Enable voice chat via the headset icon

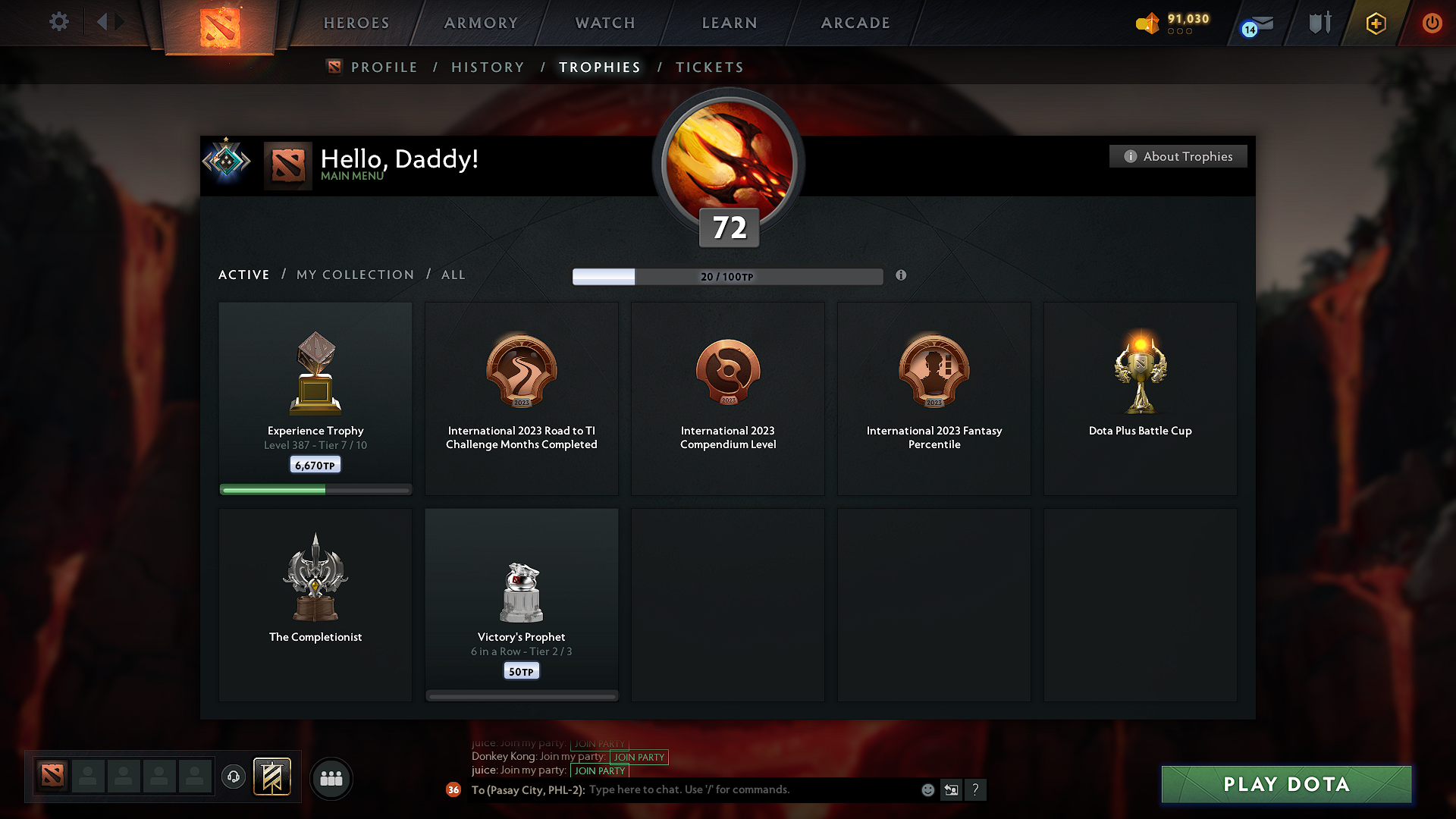tap(233, 777)
